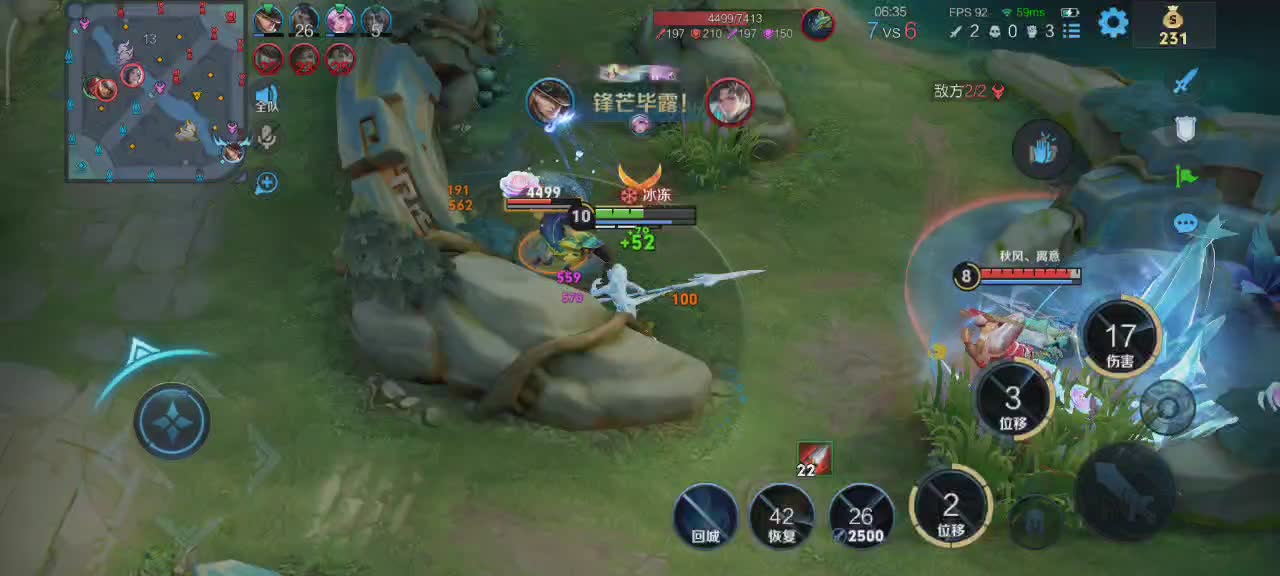Viewport: 1280px width, 576px height.
Task: Toggle the 全队 team speaker
Action: pyautogui.click(x=266, y=98)
